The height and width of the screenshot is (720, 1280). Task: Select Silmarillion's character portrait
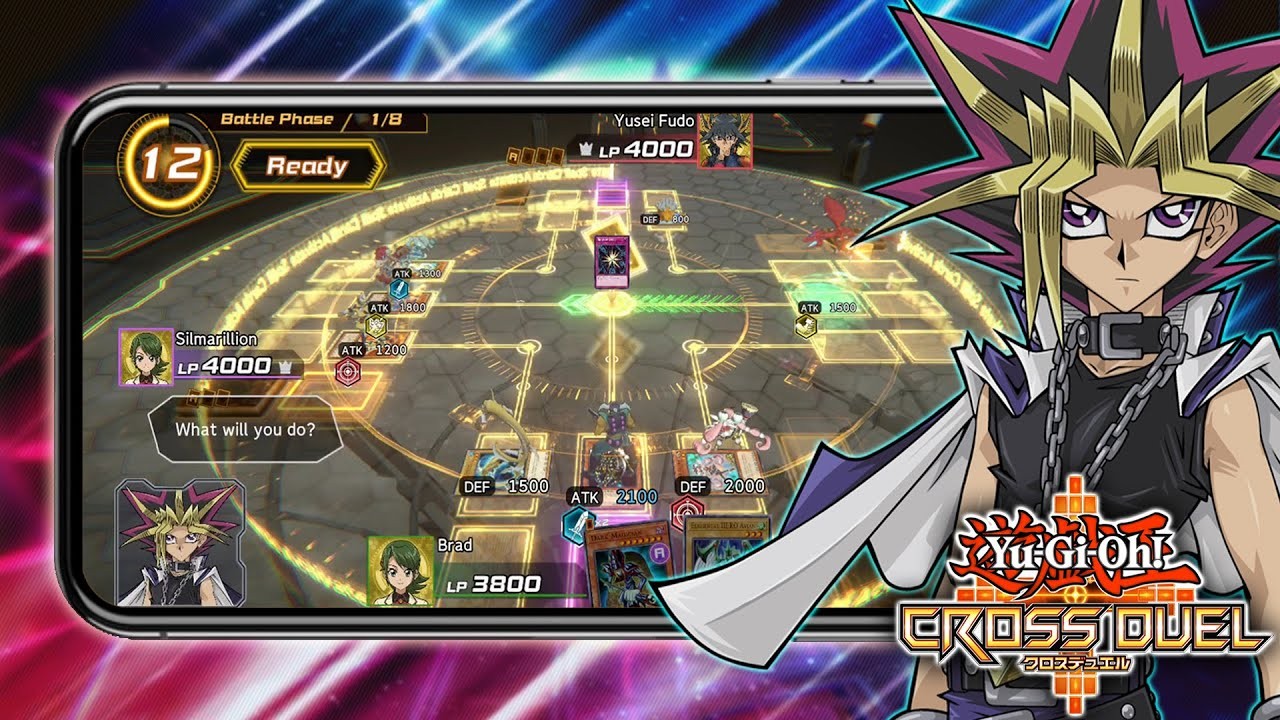point(145,355)
